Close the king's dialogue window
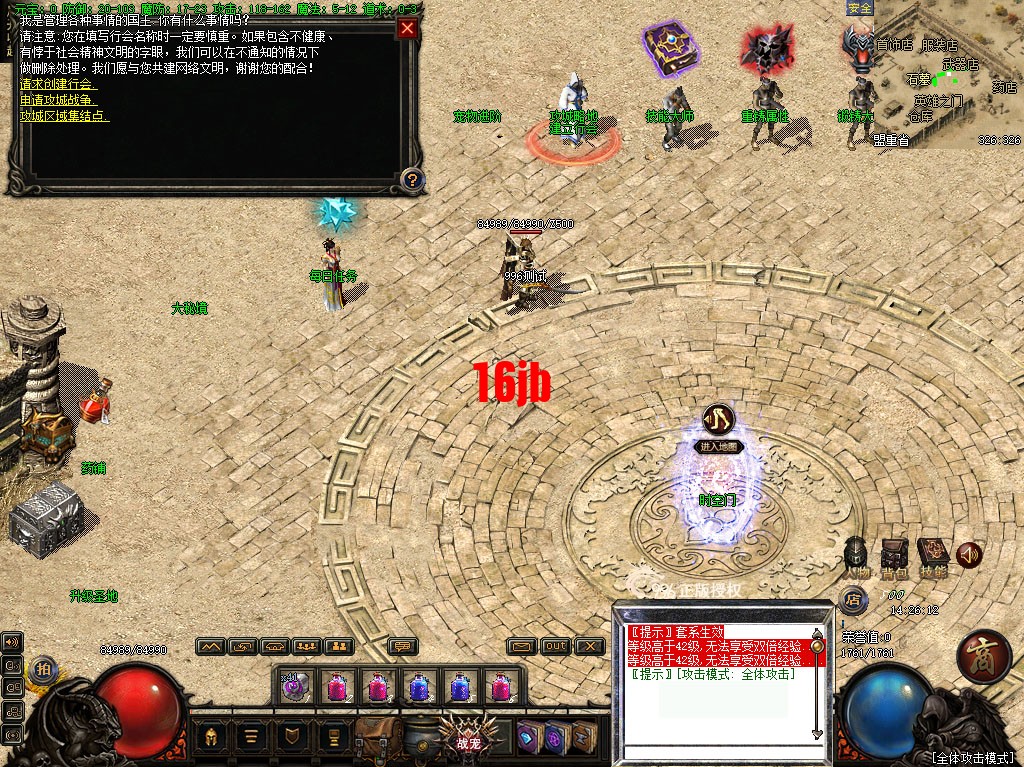The width and height of the screenshot is (1024, 767). [407, 28]
